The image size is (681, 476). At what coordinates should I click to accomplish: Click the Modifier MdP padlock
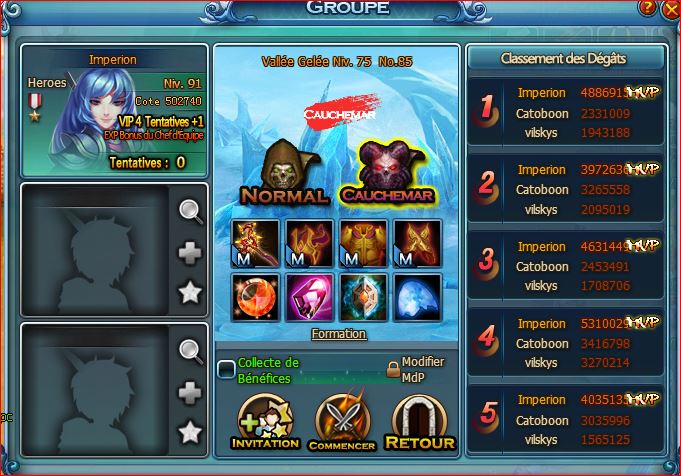pyautogui.click(x=393, y=368)
